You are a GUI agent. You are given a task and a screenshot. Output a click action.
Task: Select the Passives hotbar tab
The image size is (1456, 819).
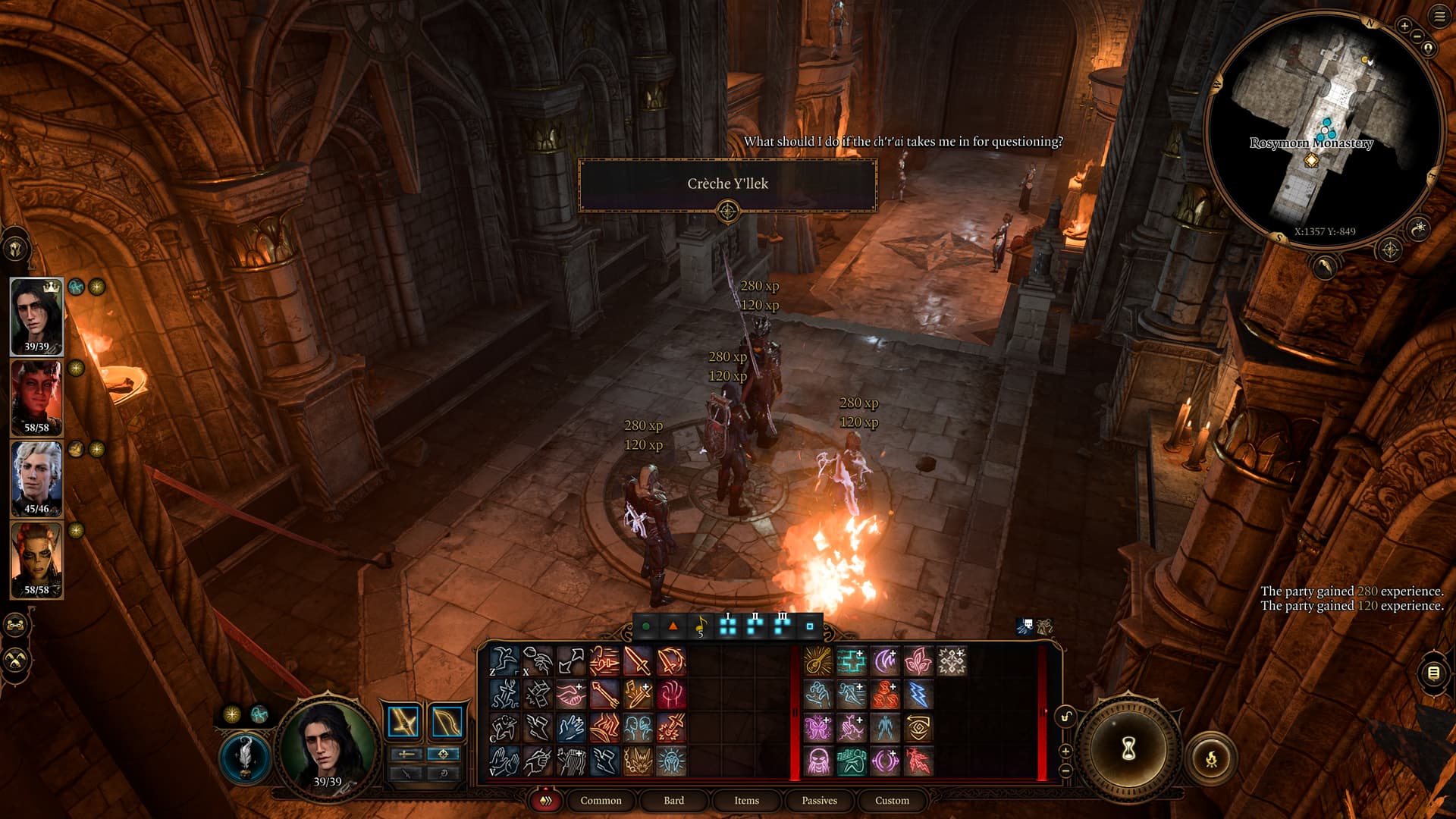[x=819, y=800]
